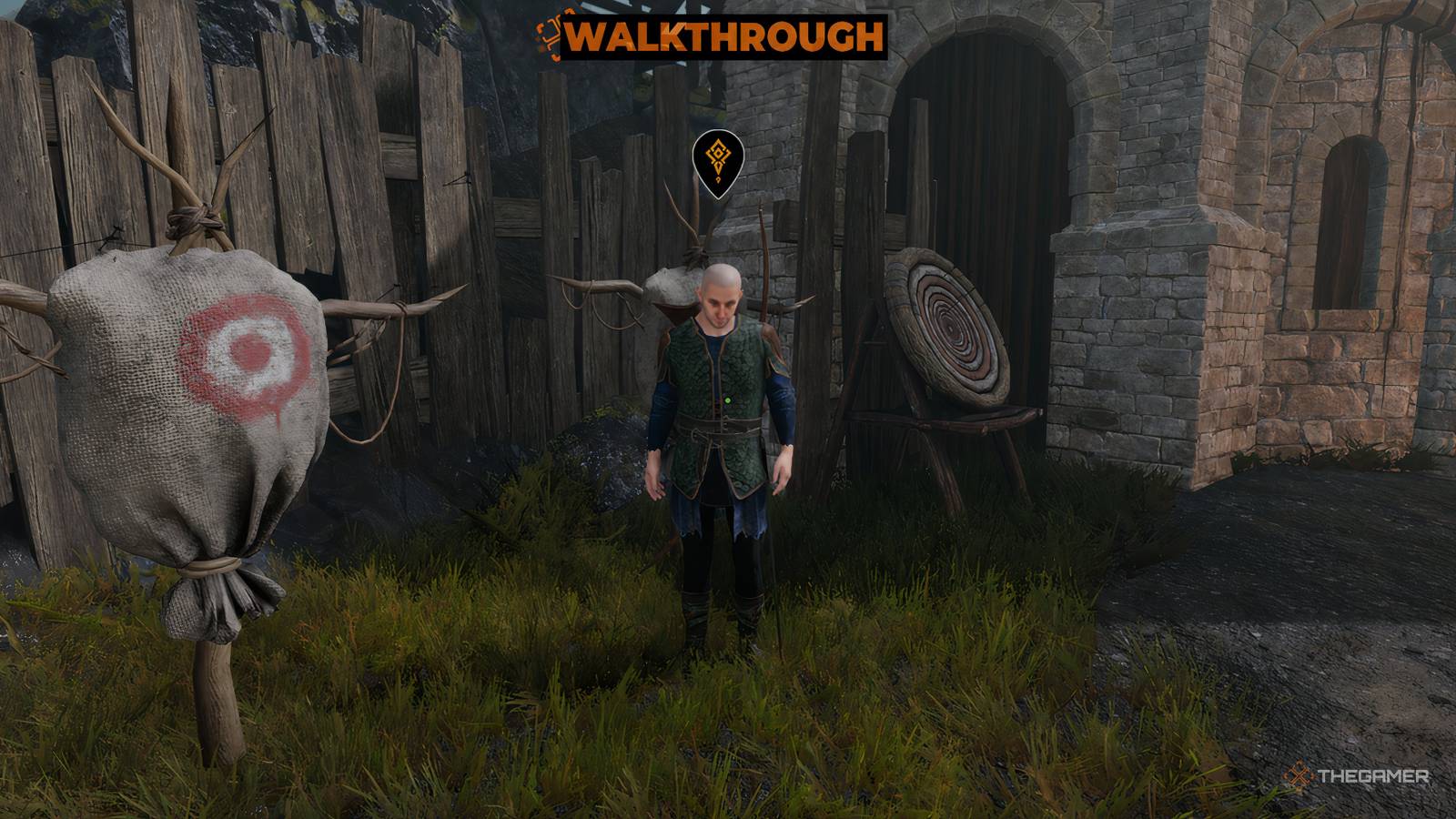The width and height of the screenshot is (1456, 819).
Task: Click the bald NPC standing by the archway
Action: pyautogui.click(x=722, y=409)
